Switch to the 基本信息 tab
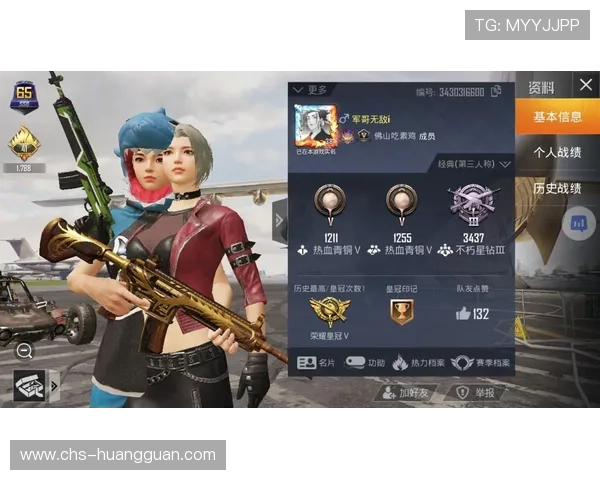 pos(557,117)
